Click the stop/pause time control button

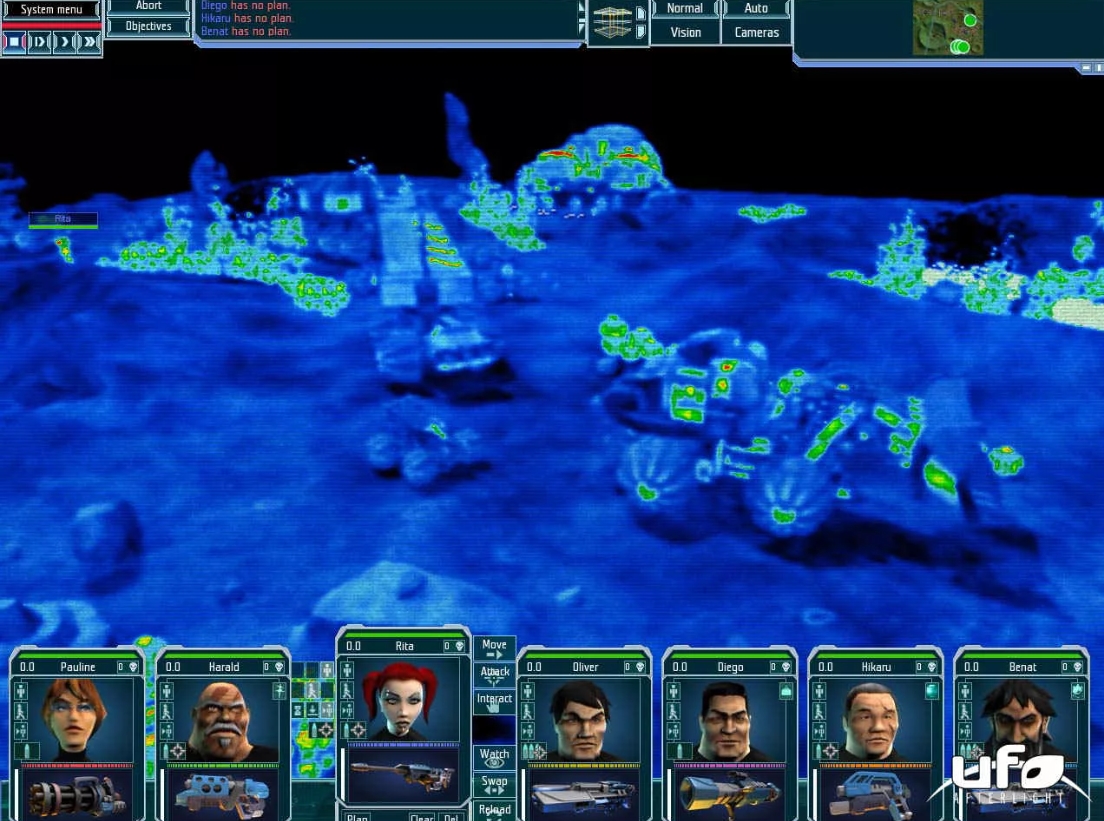point(14,42)
